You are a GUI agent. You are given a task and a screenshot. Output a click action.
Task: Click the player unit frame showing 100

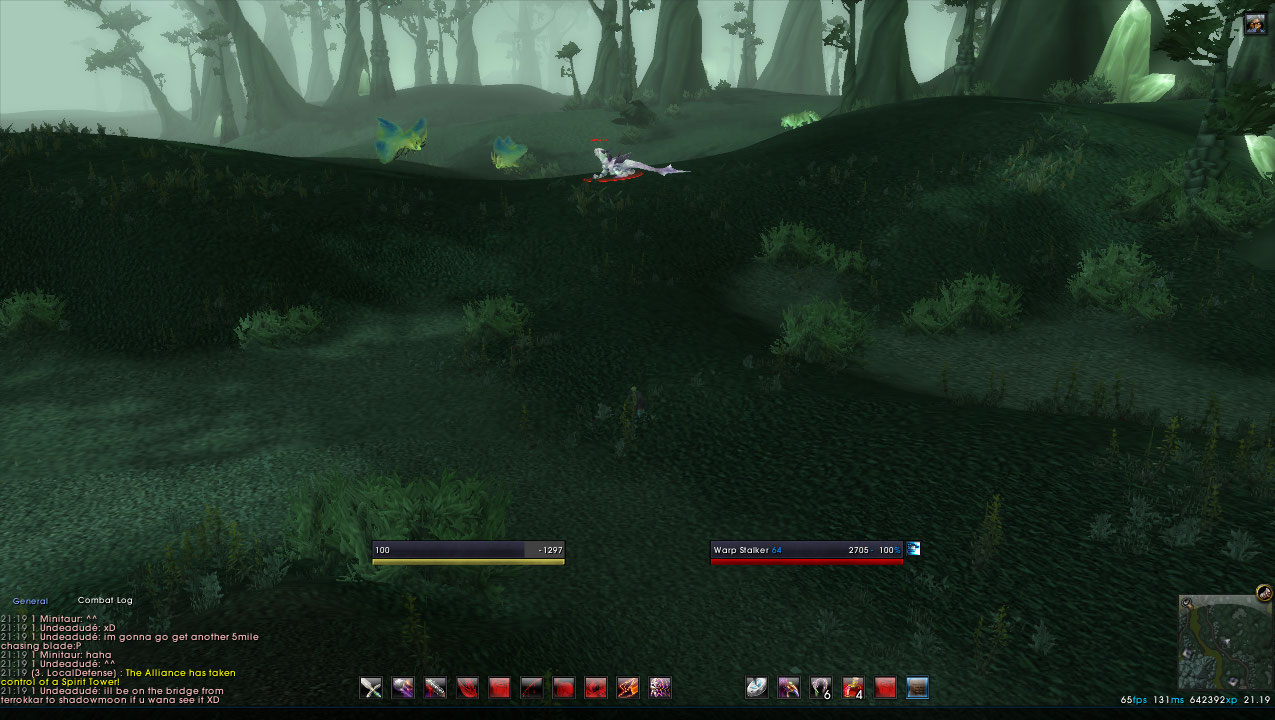coord(468,552)
